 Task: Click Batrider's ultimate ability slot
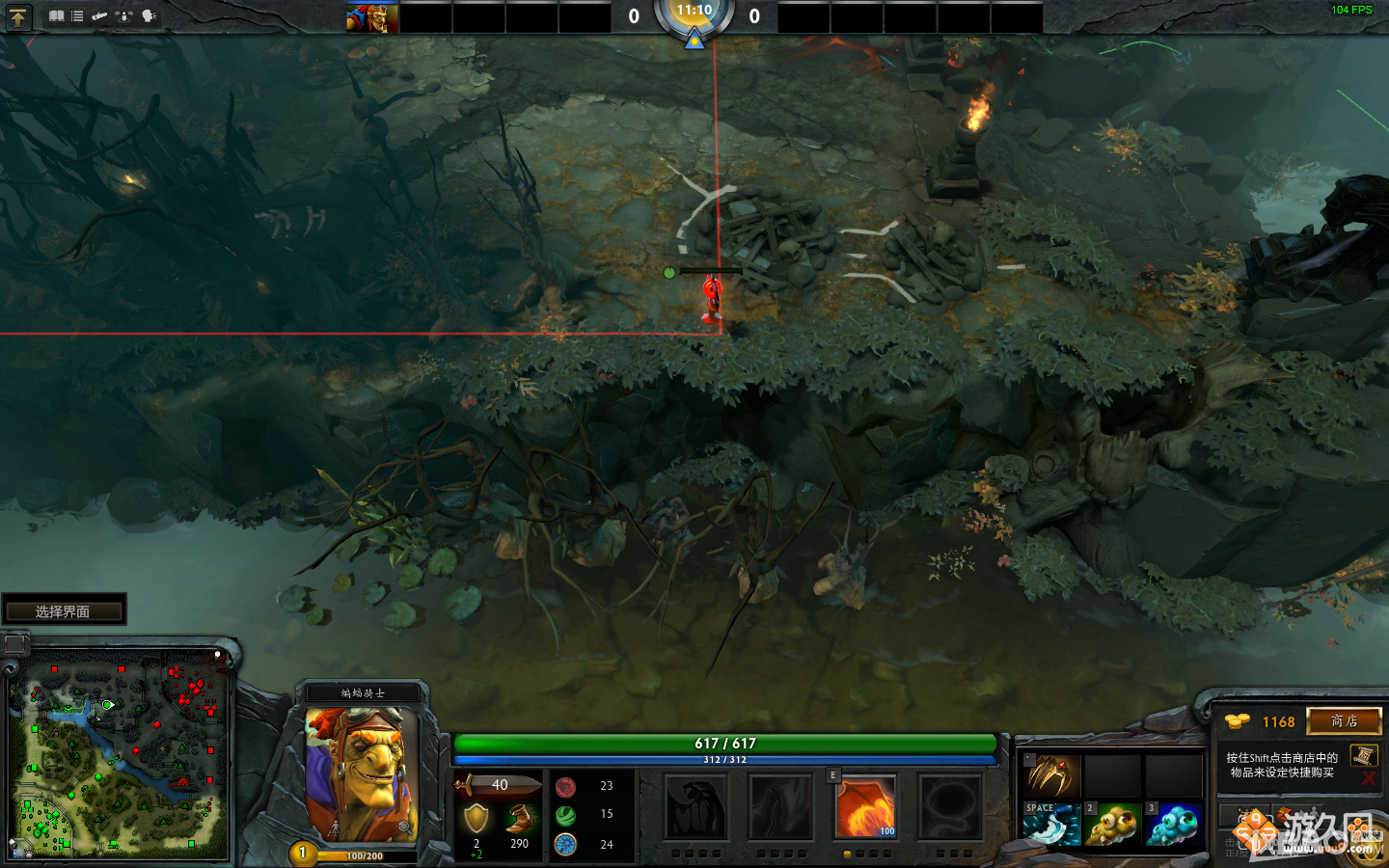coord(950,807)
